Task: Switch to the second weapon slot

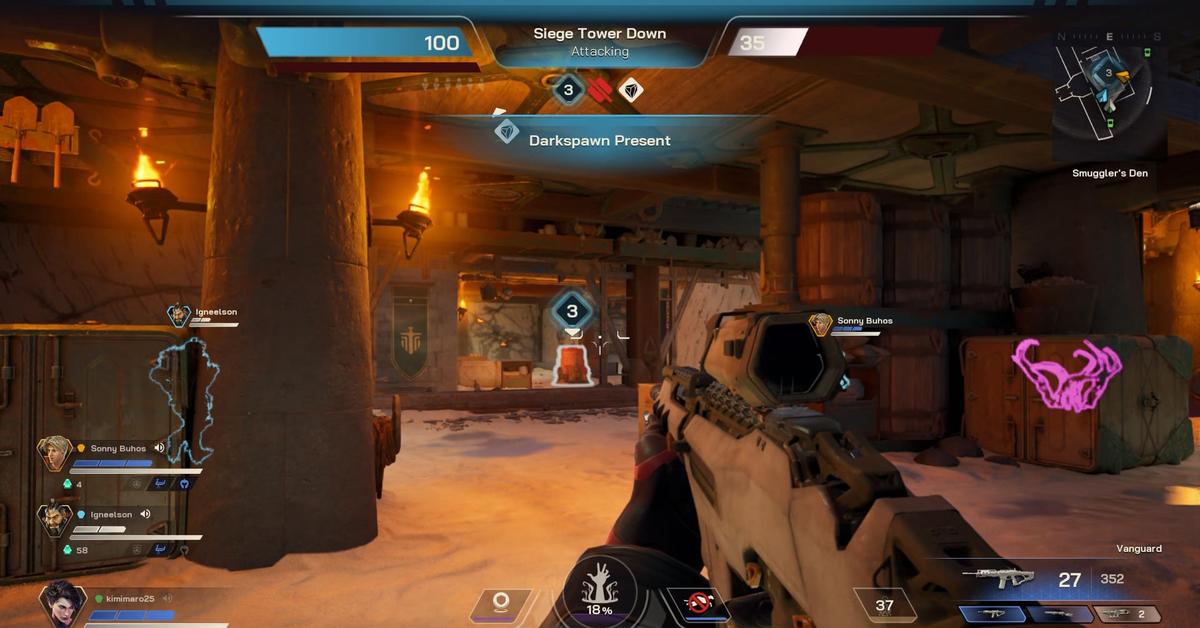Action: click(x=1060, y=614)
